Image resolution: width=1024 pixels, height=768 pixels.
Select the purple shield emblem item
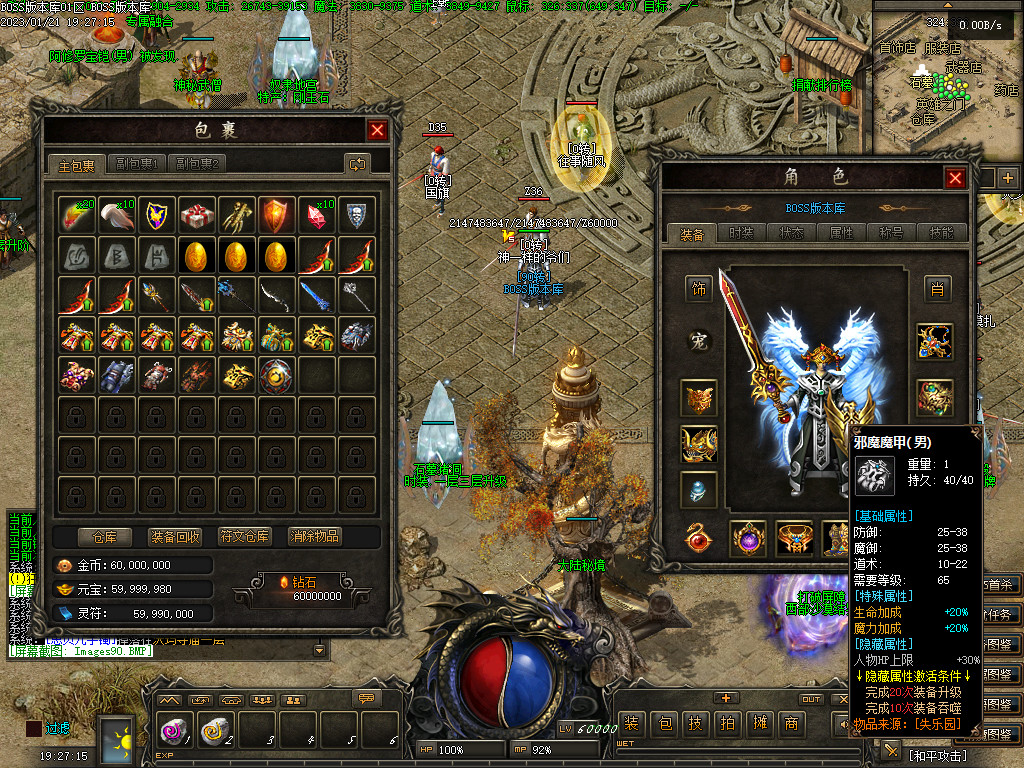pos(157,214)
